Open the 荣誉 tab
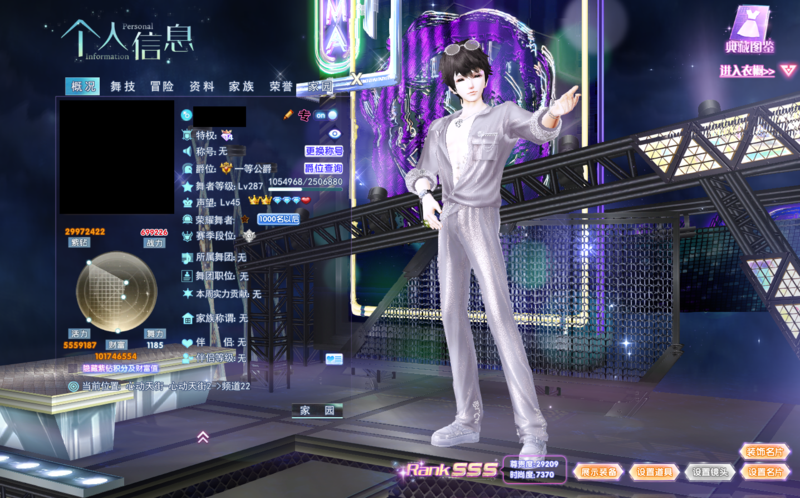The height and width of the screenshot is (498, 800). (281, 87)
